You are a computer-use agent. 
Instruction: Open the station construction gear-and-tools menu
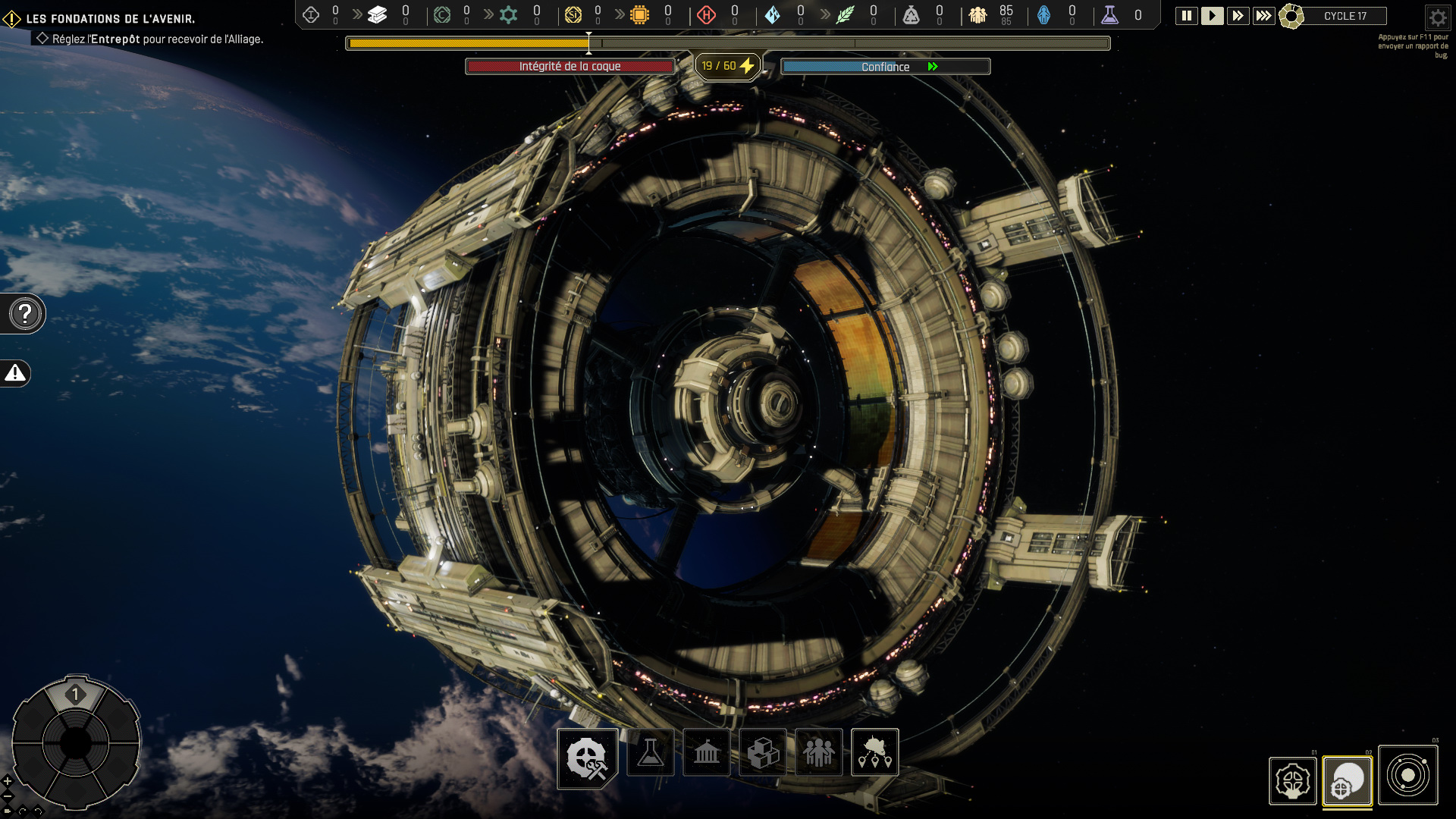coord(588,758)
